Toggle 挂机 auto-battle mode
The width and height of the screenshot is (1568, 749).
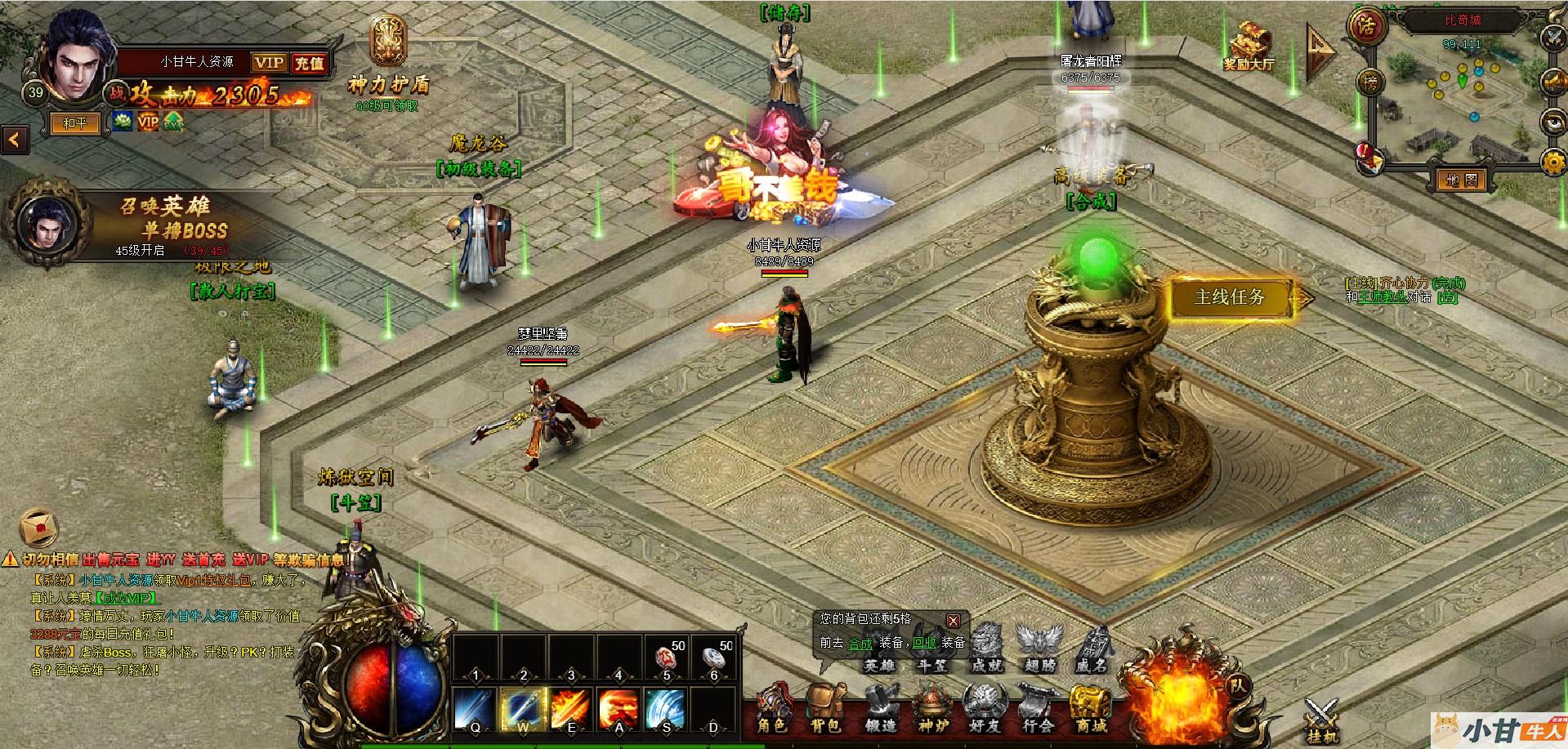[1322, 720]
